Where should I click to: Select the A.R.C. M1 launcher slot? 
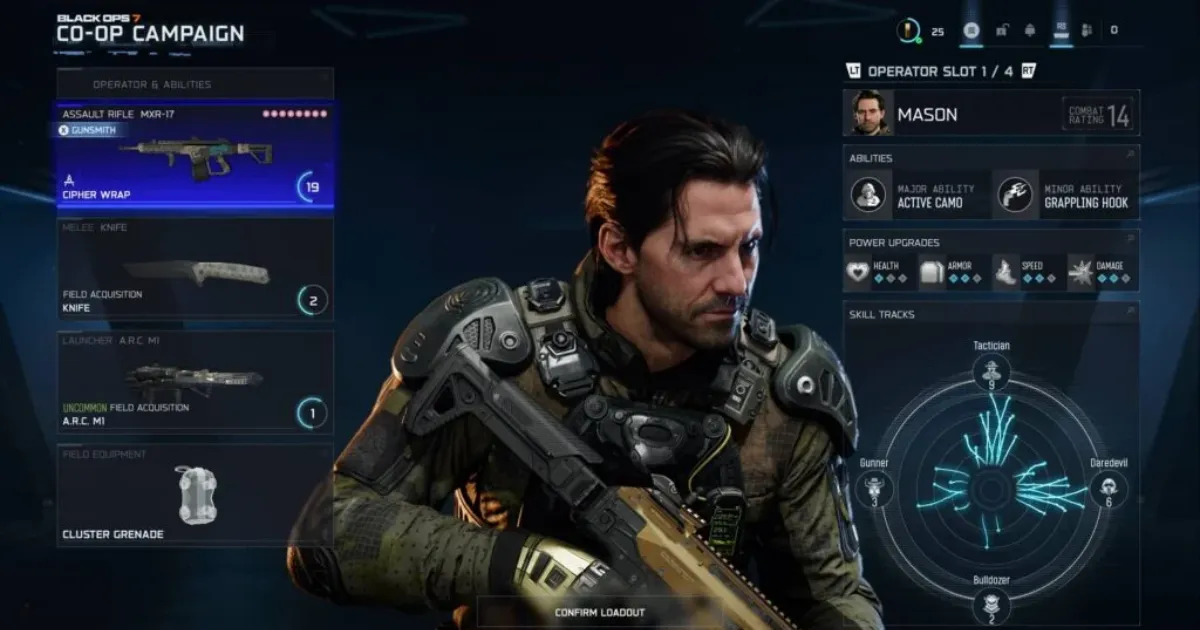[x=195, y=382]
